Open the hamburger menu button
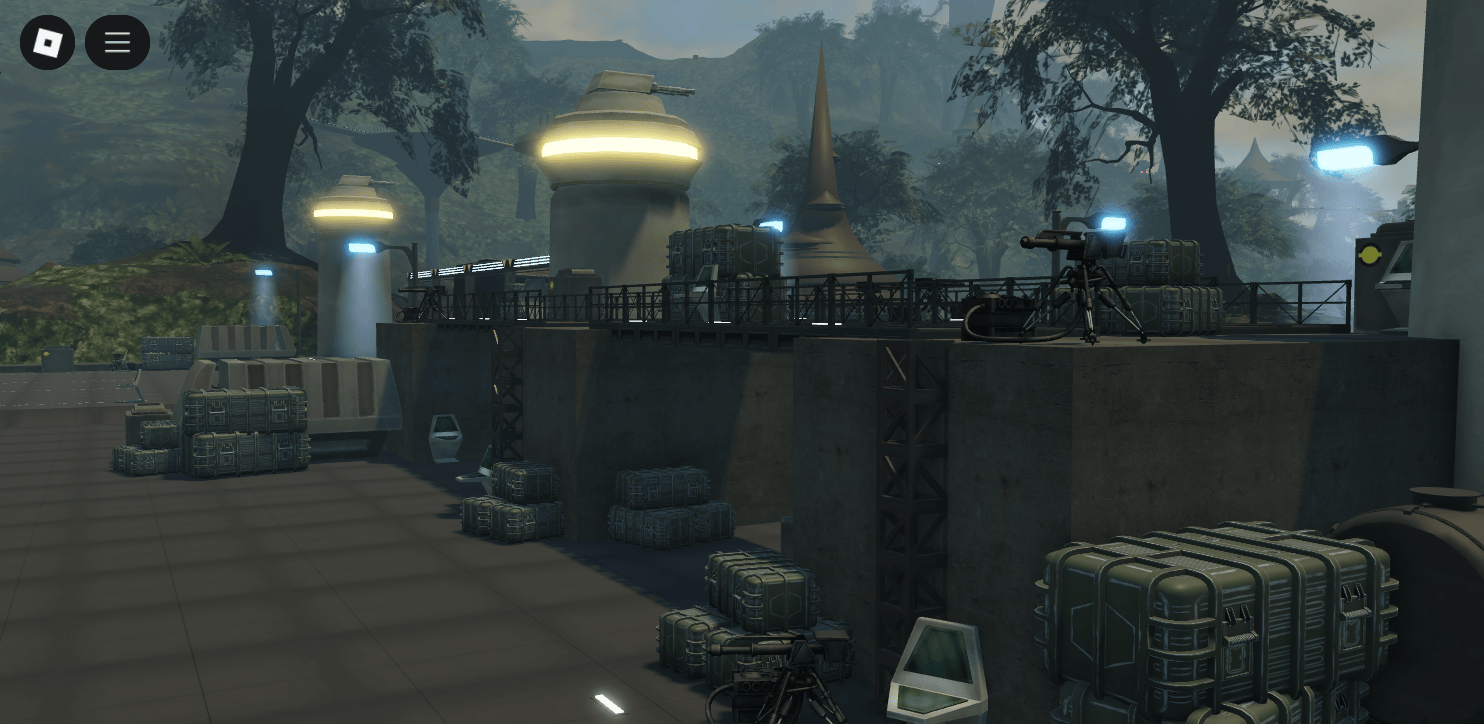This screenshot has height=724, width=1484. point(117,42)
